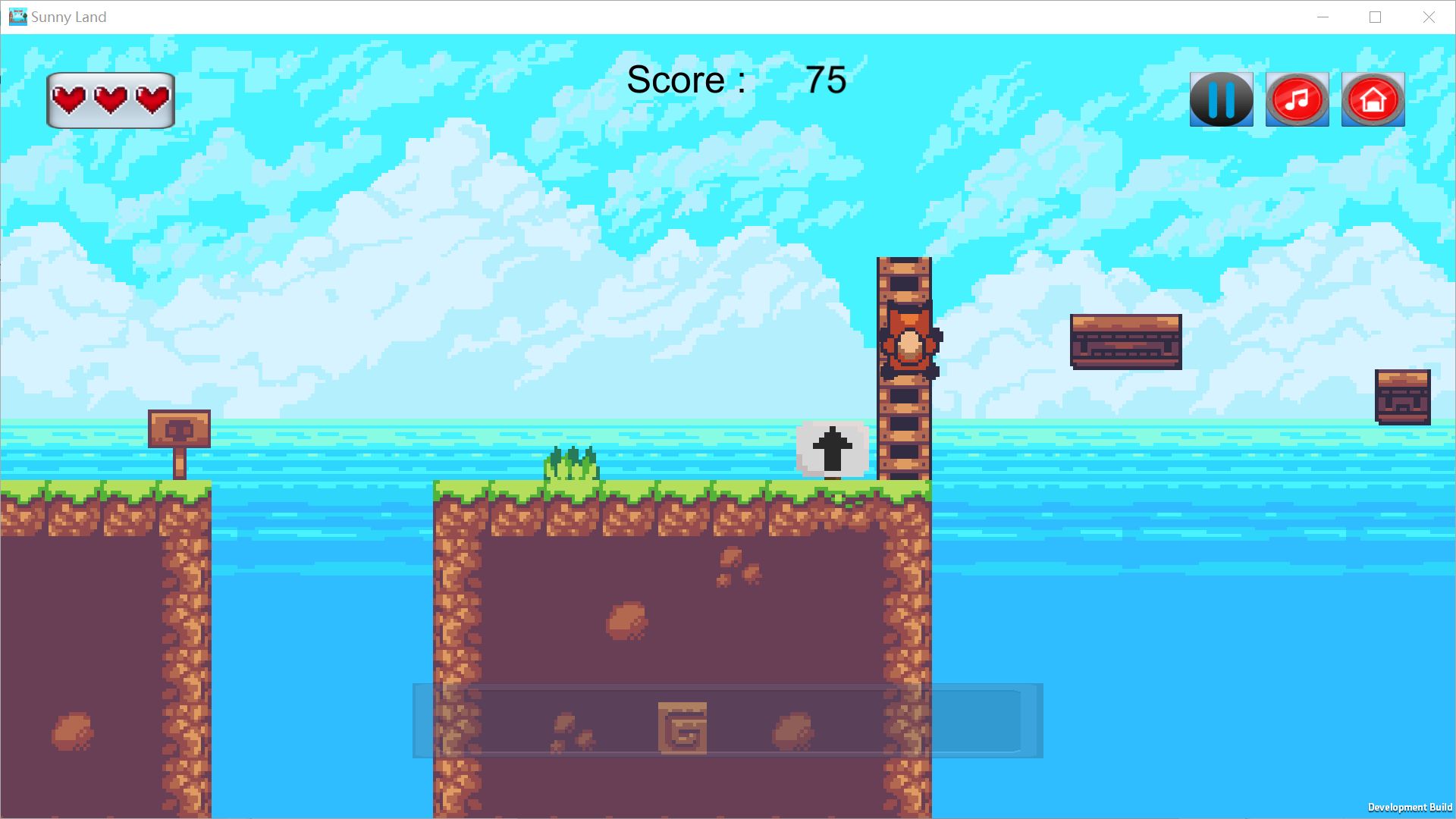This screenshot has width=1456, height=819.
Task: Toggle pause on the gameplay
Action: [x=1221, y=99]
